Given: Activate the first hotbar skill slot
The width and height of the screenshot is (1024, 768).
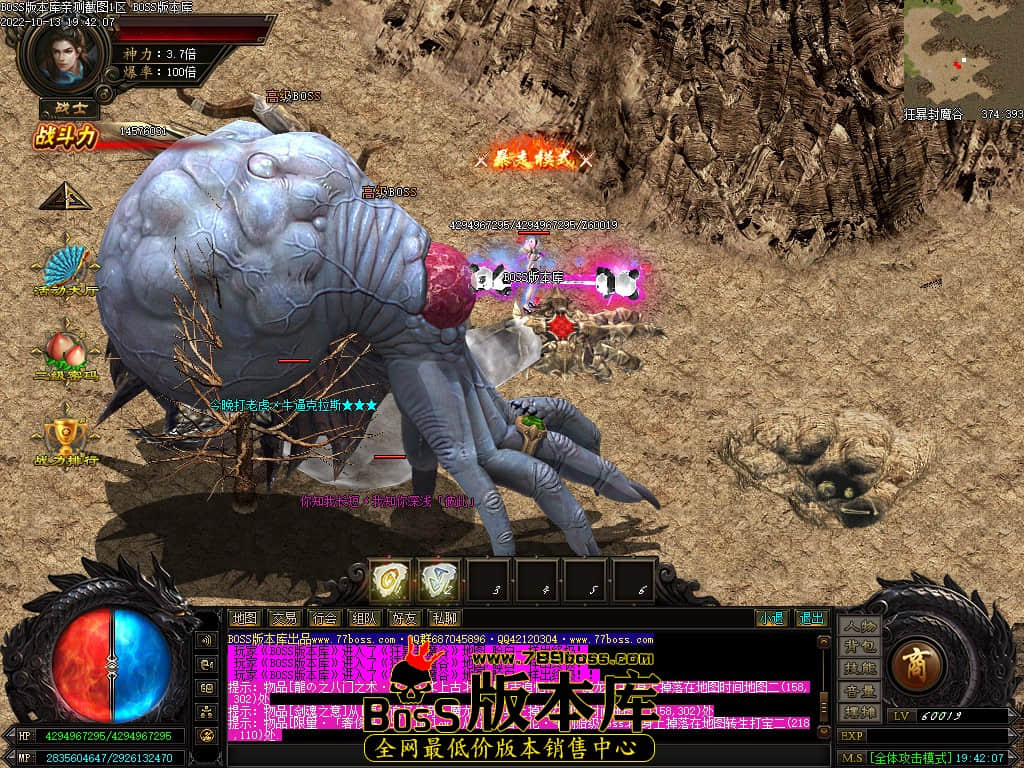Looking at the screenshot, I should pyautogui.click(x=390, y=580).
